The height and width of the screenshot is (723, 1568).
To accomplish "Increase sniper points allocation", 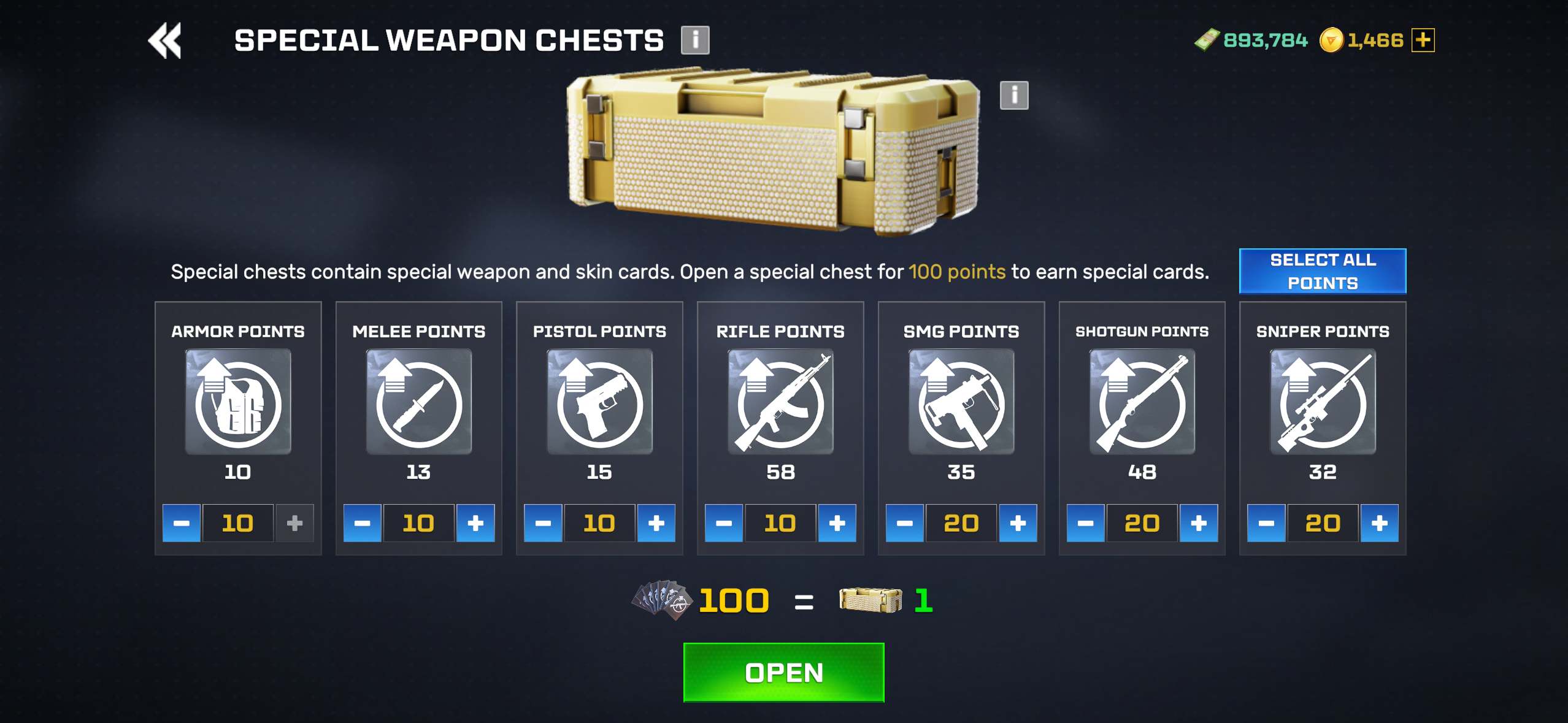I will [x=1379, y=523].
